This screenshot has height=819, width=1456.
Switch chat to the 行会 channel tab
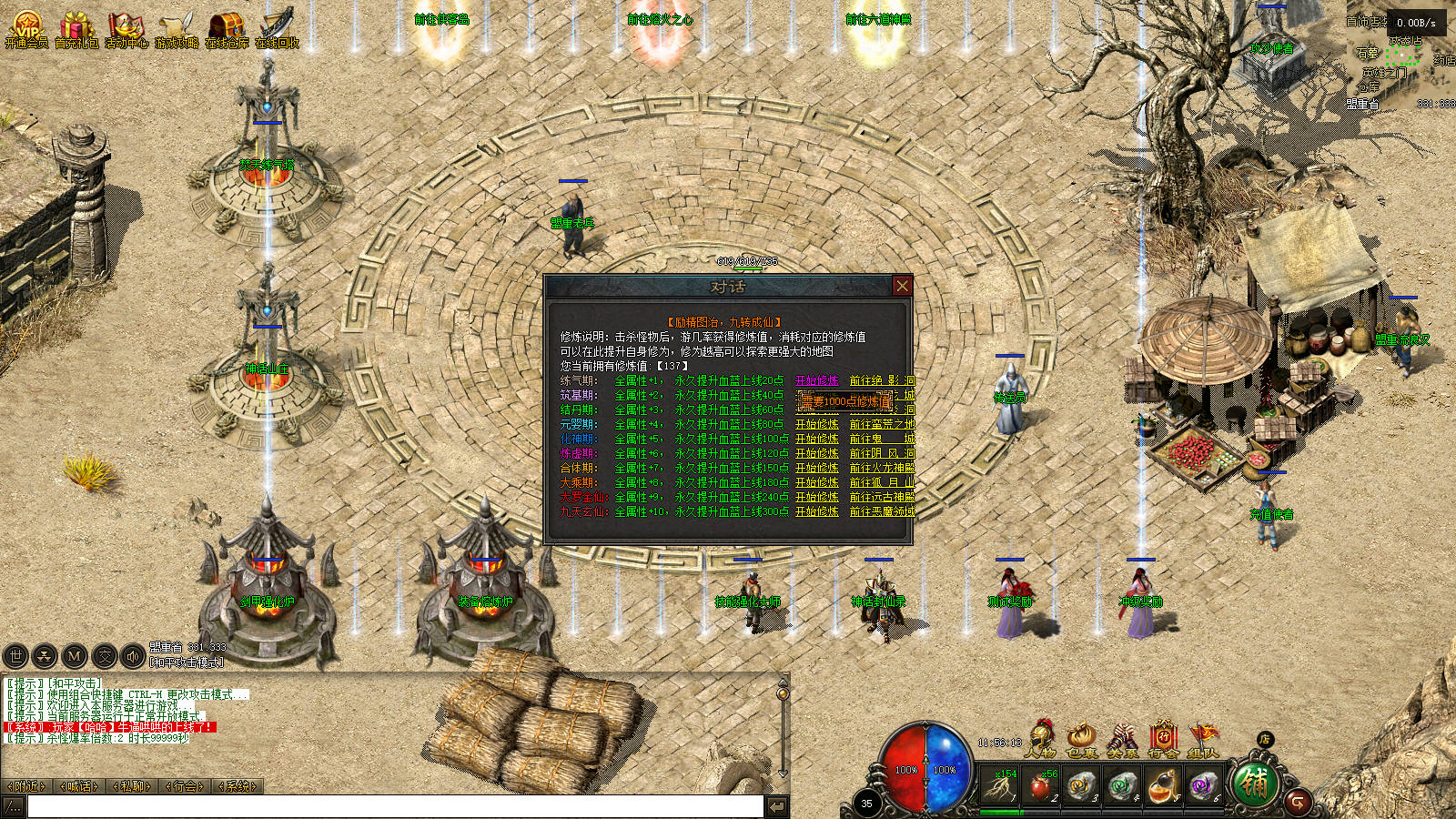coord(186,786)
